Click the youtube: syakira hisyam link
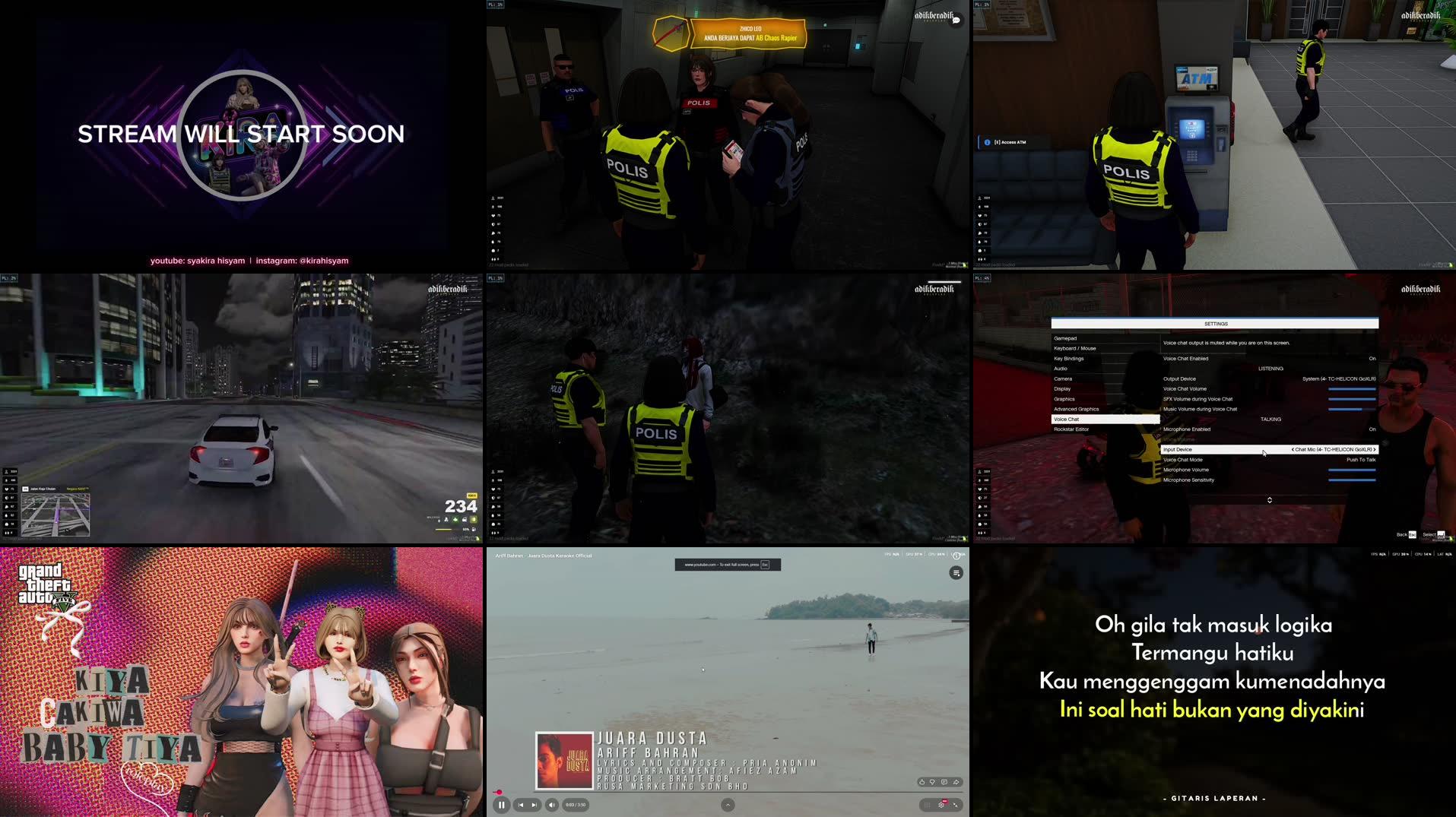The width and height of the screenshot is (1456, 817). click(199, 261)
